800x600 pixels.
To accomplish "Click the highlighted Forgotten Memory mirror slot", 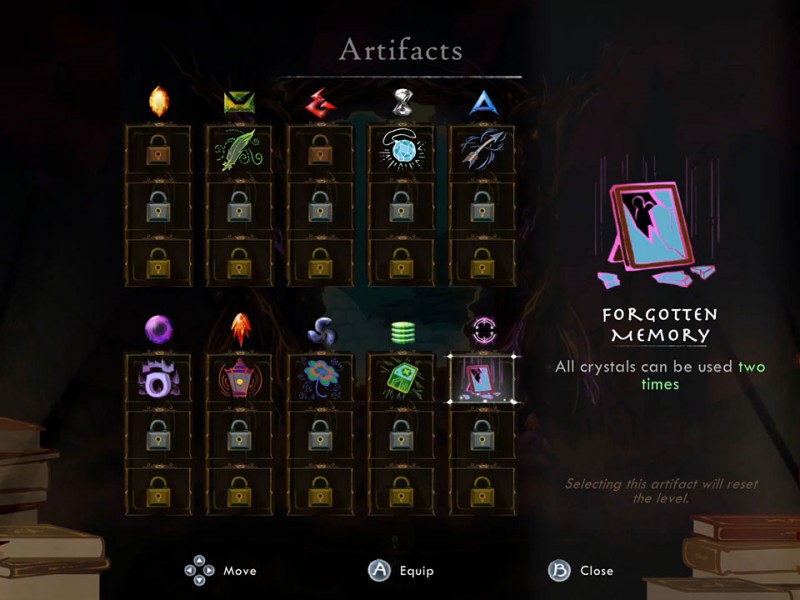I will click(481, 379).
